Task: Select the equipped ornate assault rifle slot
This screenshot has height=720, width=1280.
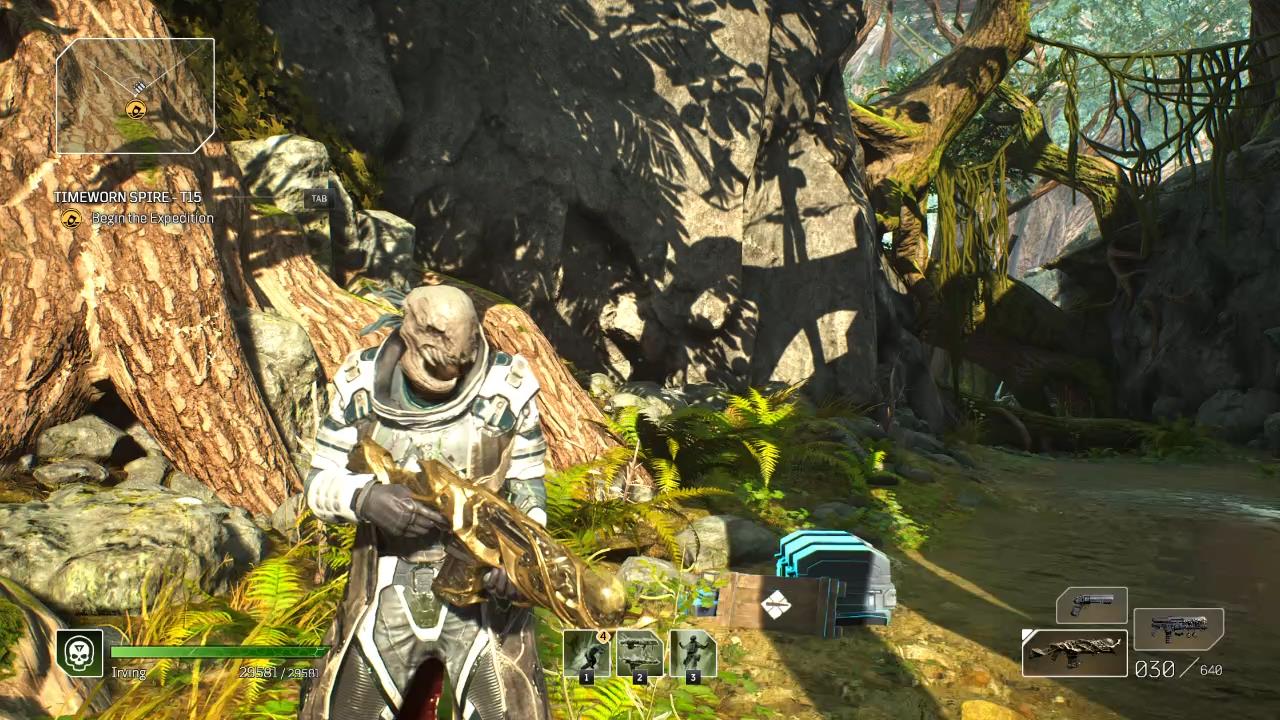Action: [x=1074, y=653]
